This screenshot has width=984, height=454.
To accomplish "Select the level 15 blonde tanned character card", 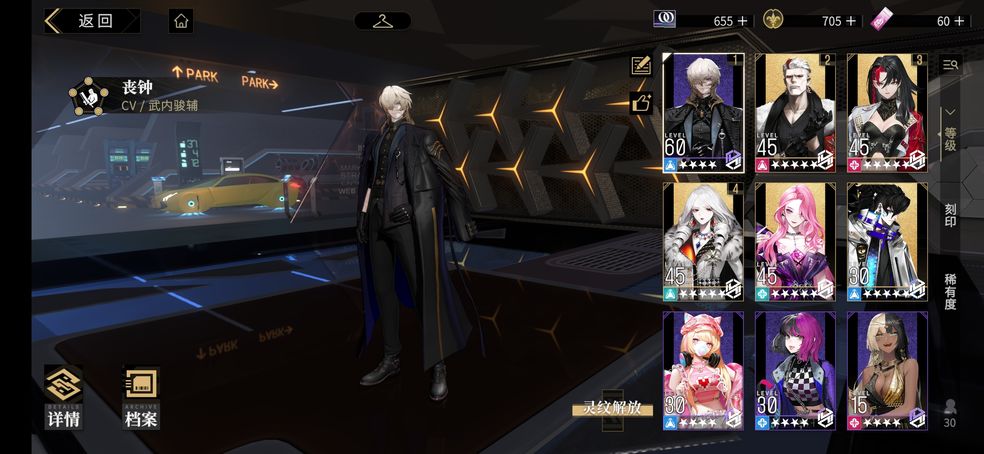I will [x=887, y=370].
